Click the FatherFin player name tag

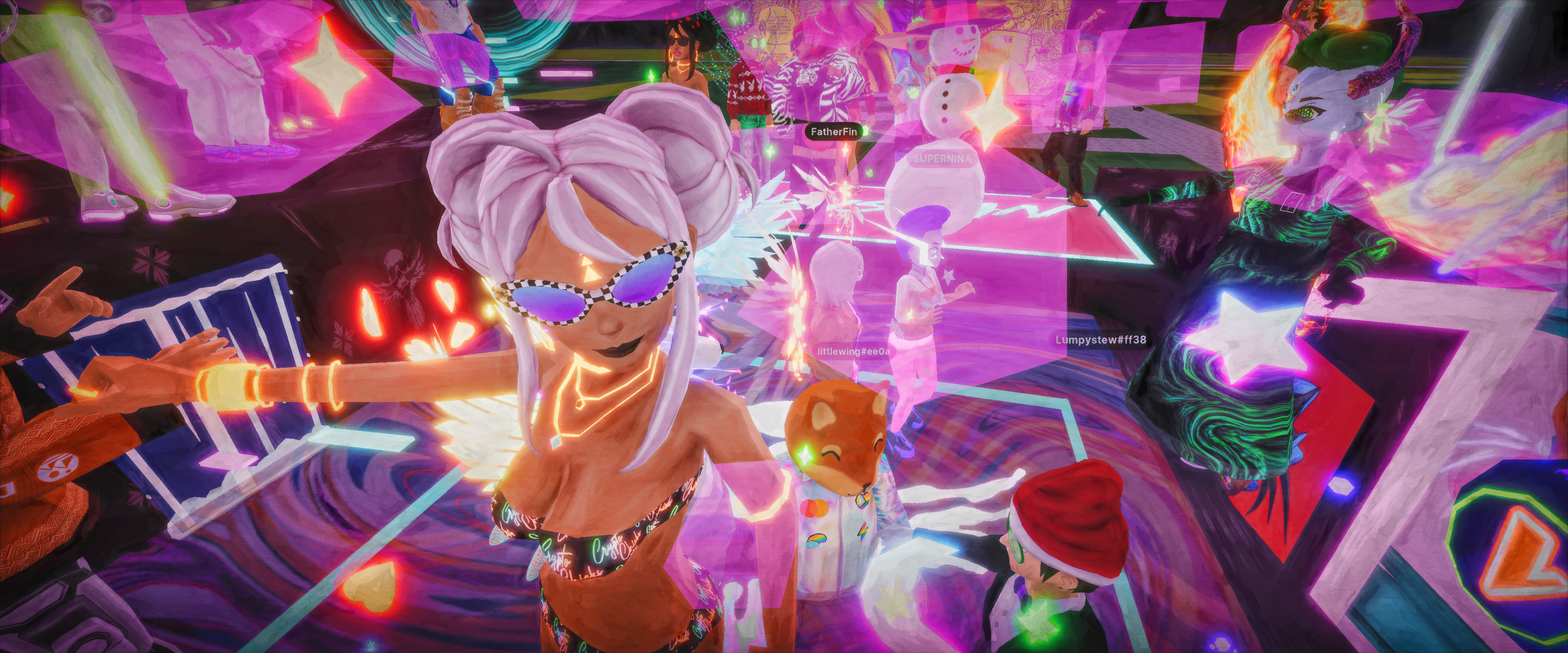pyautogui.click(x=833, y=131)
